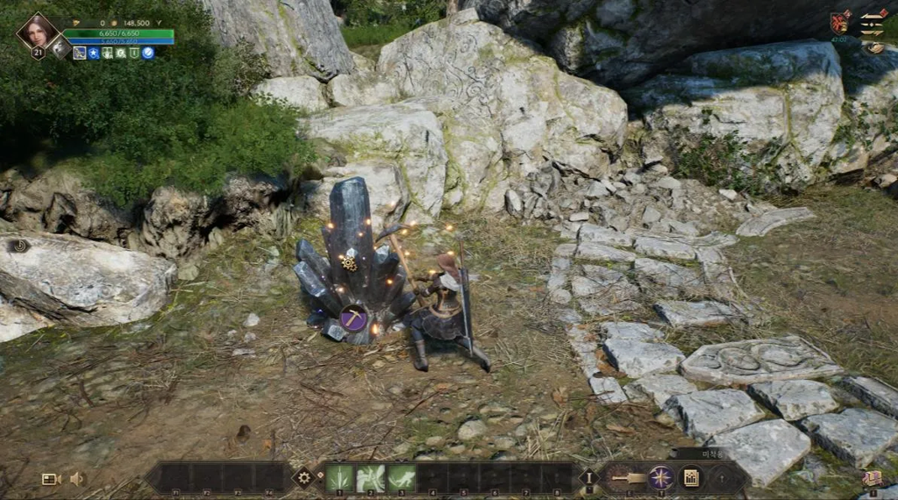Image resolution: width=898 pixels, height=500 pixels.
Task: Activate the second green skill slot
Action: 371,478
